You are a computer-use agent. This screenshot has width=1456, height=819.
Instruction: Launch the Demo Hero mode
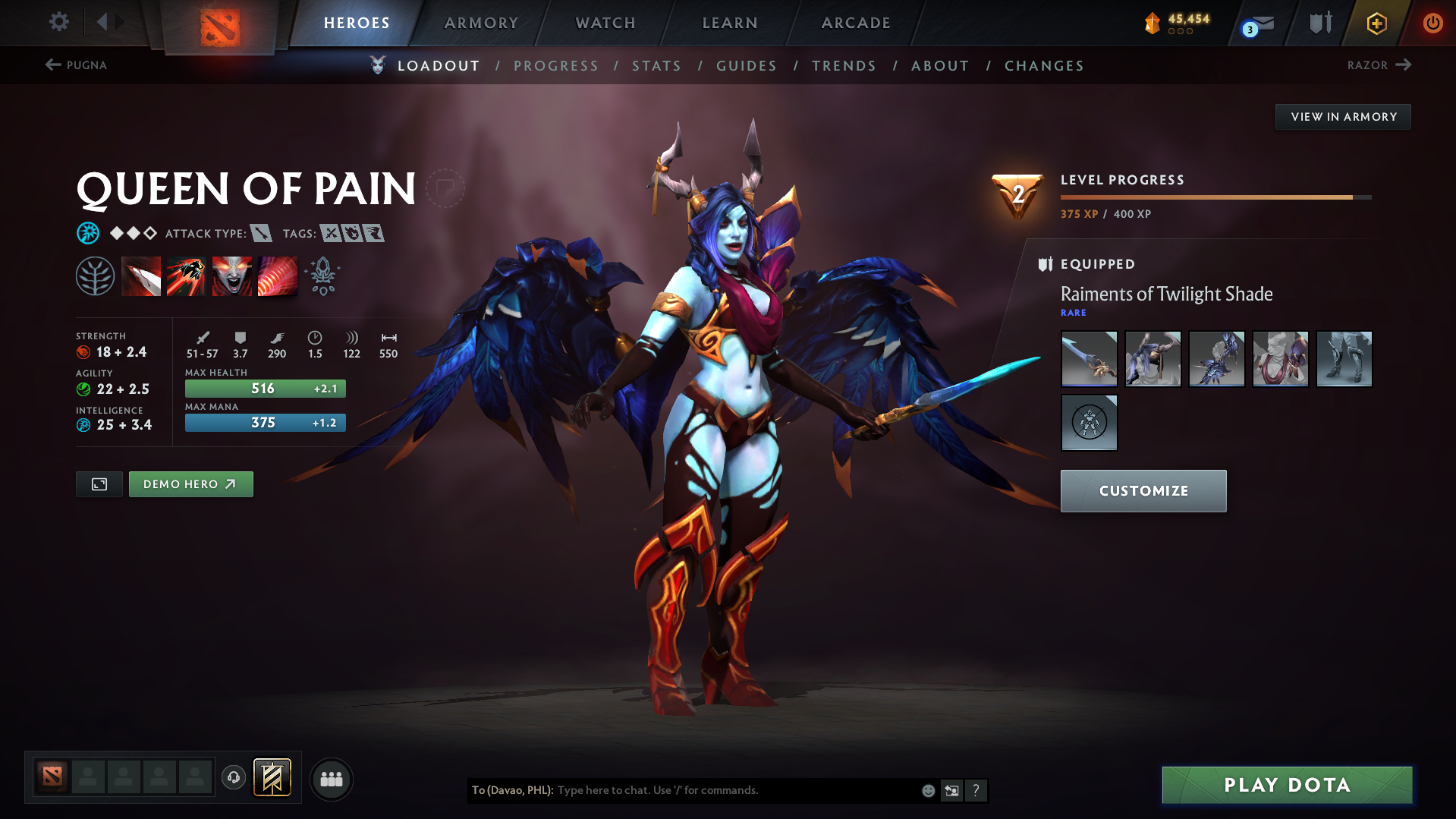click(190, 484)
